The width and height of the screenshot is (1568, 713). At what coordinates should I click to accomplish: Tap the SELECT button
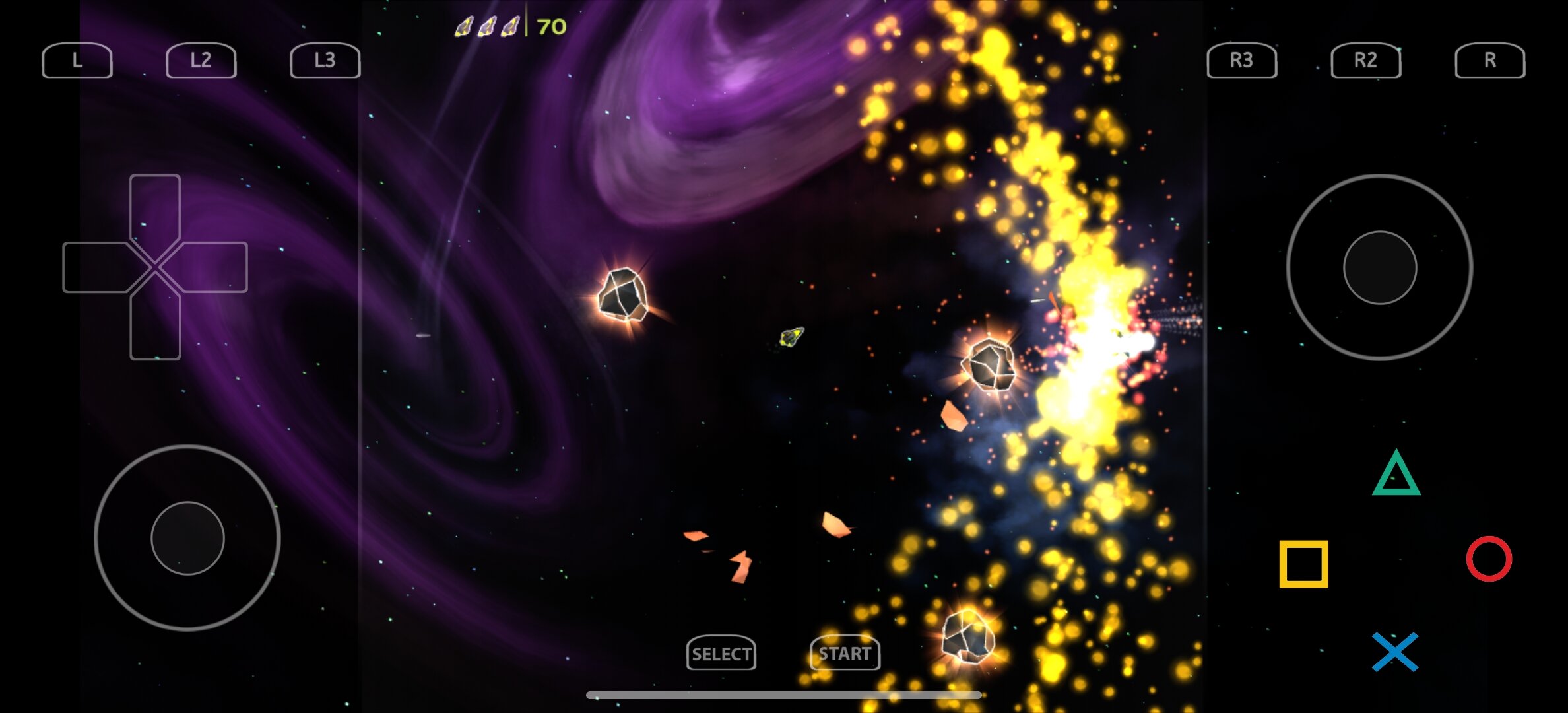(x=721, y=654)
